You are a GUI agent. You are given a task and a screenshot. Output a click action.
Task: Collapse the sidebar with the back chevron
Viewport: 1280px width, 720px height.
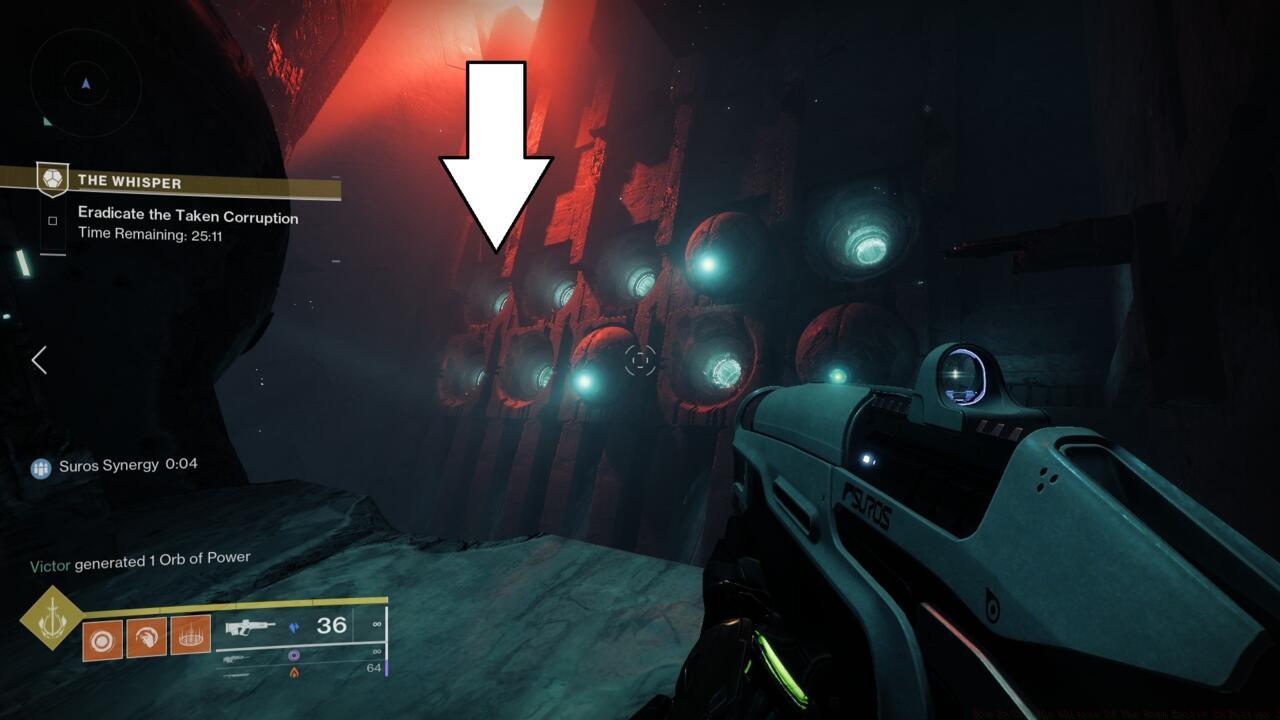tap(38, 361)
